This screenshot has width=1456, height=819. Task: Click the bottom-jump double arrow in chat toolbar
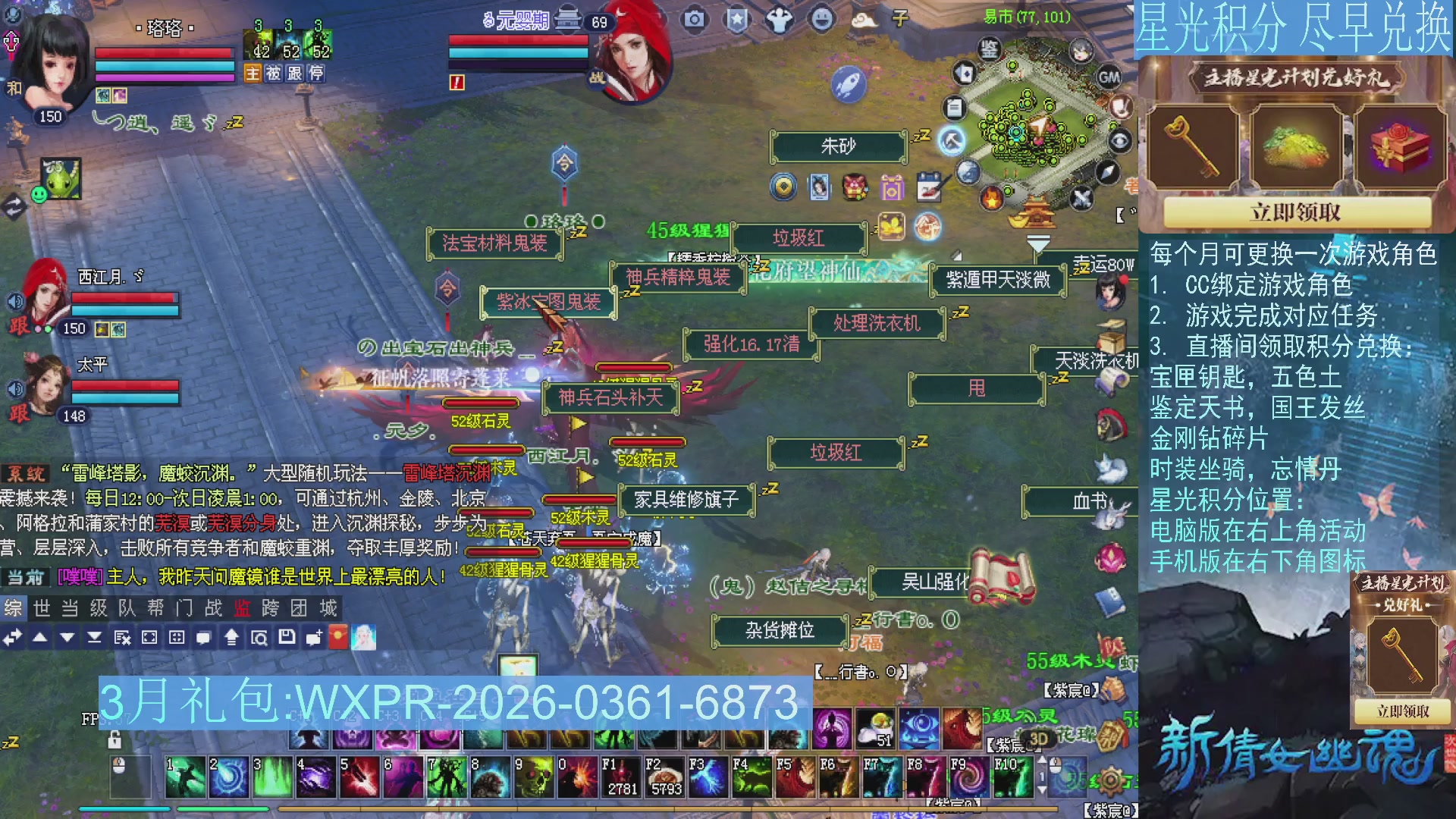click(x=94, y=638)
